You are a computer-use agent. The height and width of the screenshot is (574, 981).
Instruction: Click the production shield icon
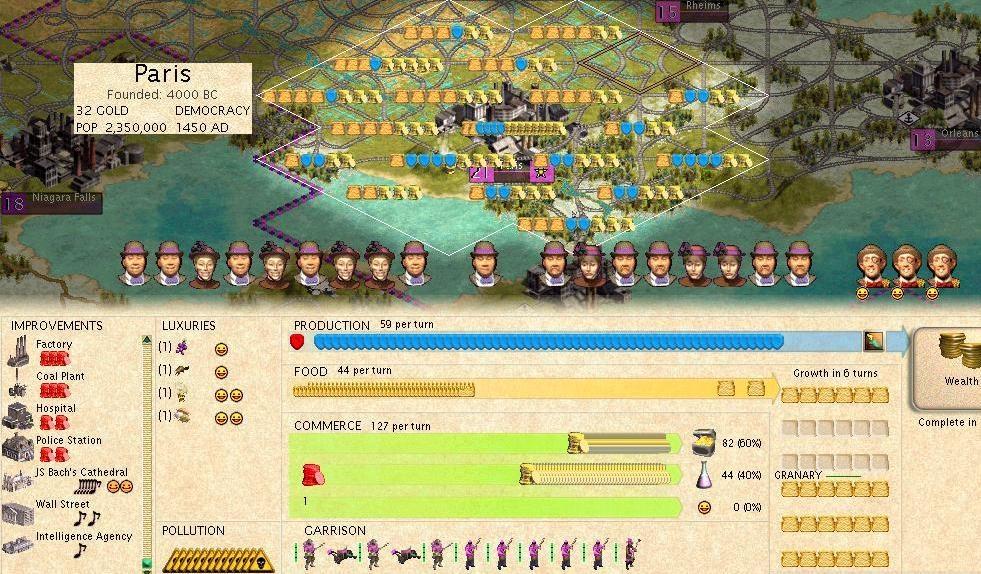pyautogui.click(x=297, y=342)
